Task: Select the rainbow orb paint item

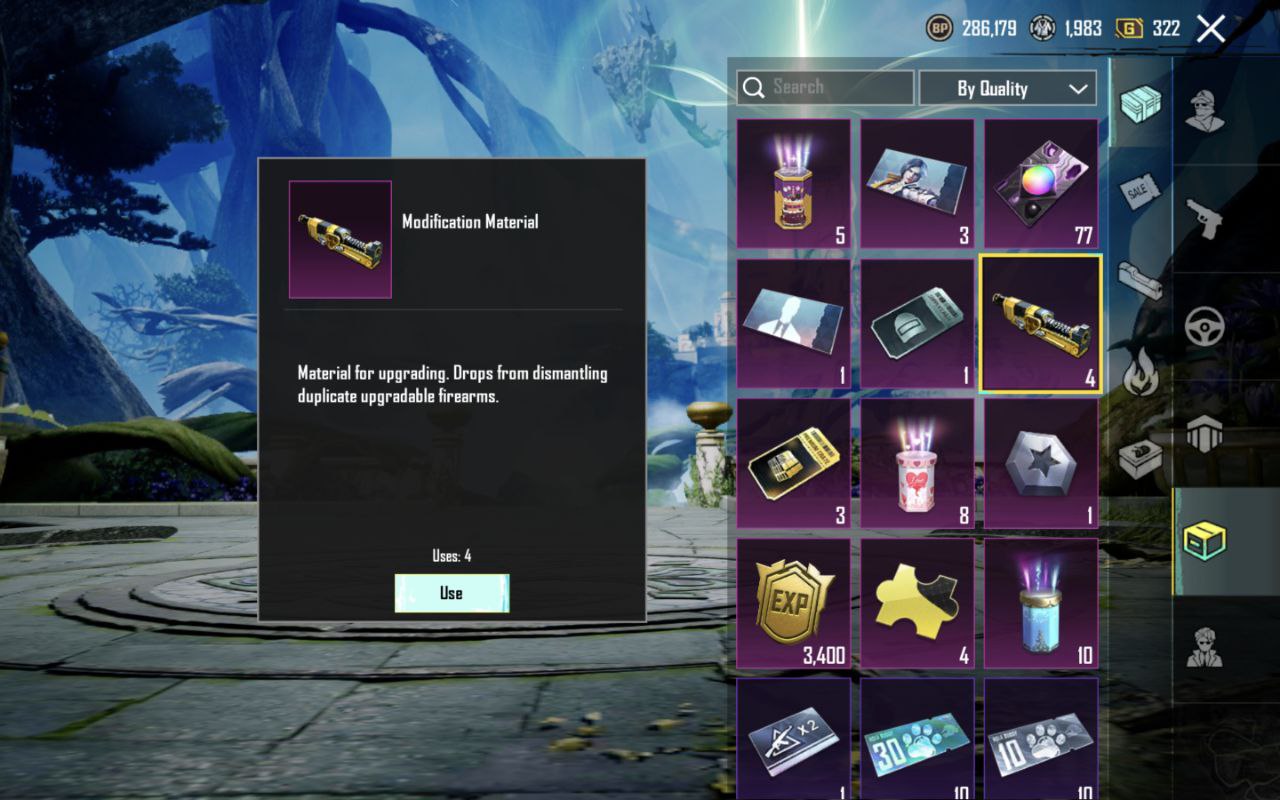Action: pyautogui.click(x=1040, y=184)
